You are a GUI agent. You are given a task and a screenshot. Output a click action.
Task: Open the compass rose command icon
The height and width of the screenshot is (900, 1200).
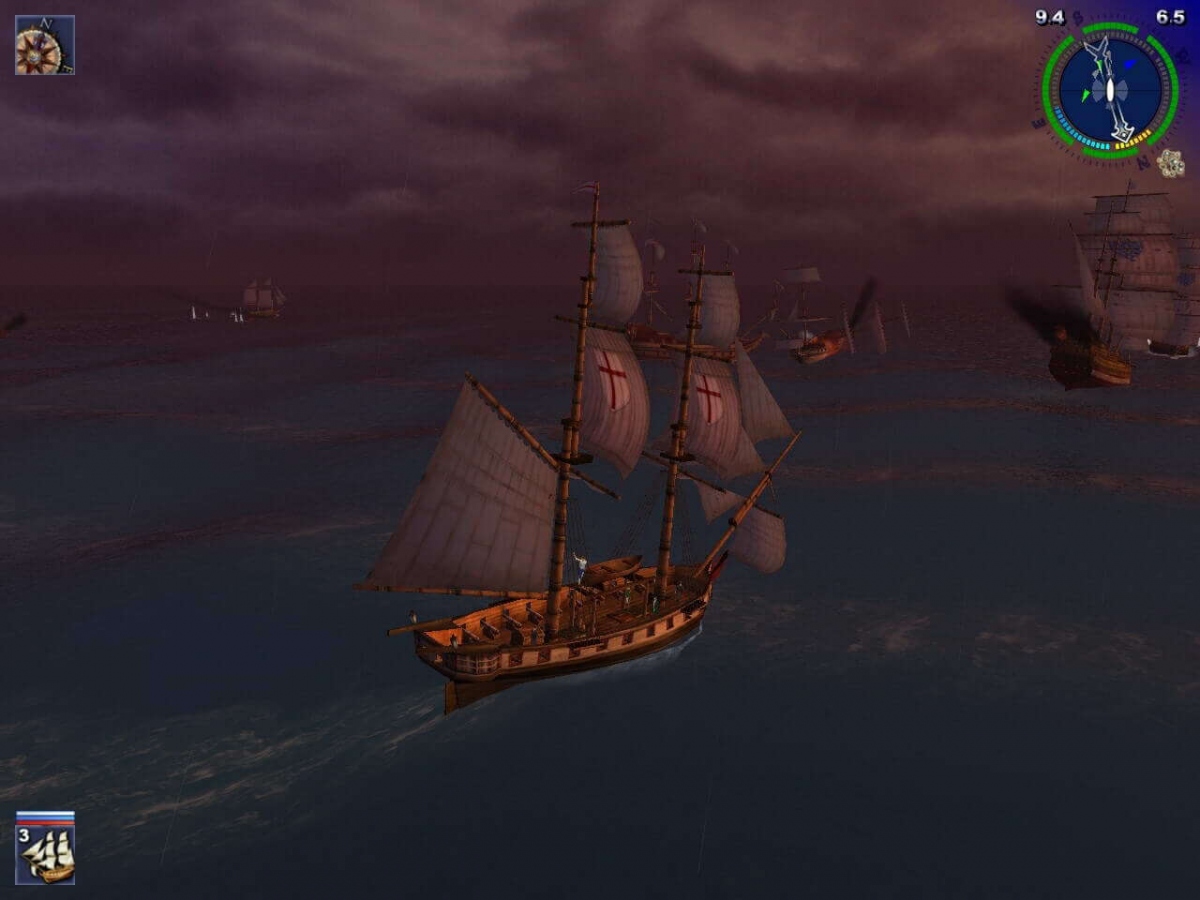click(44, 45)
